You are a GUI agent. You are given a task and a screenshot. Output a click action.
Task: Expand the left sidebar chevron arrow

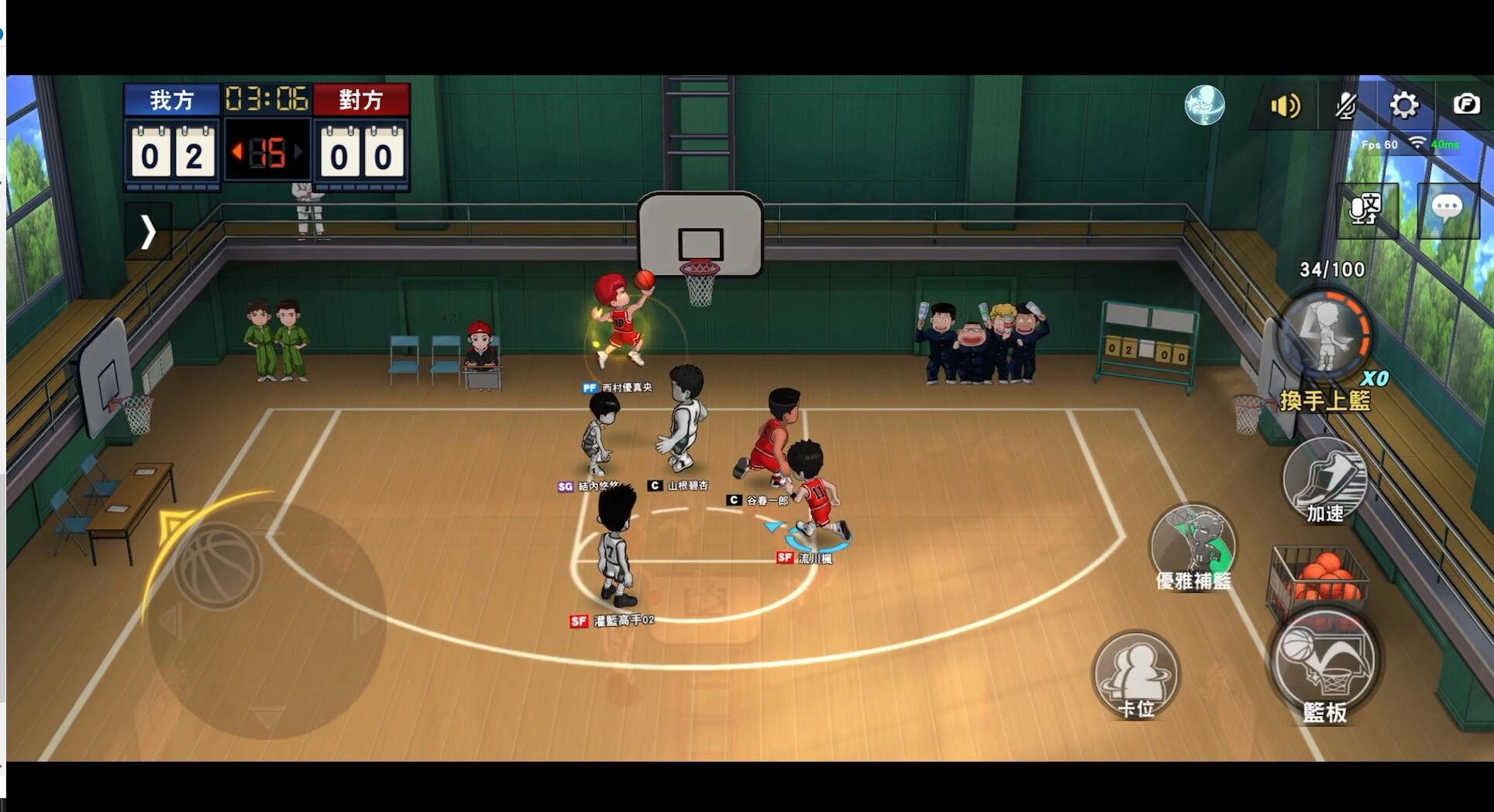pyautogui.click(x=148, y=232)
